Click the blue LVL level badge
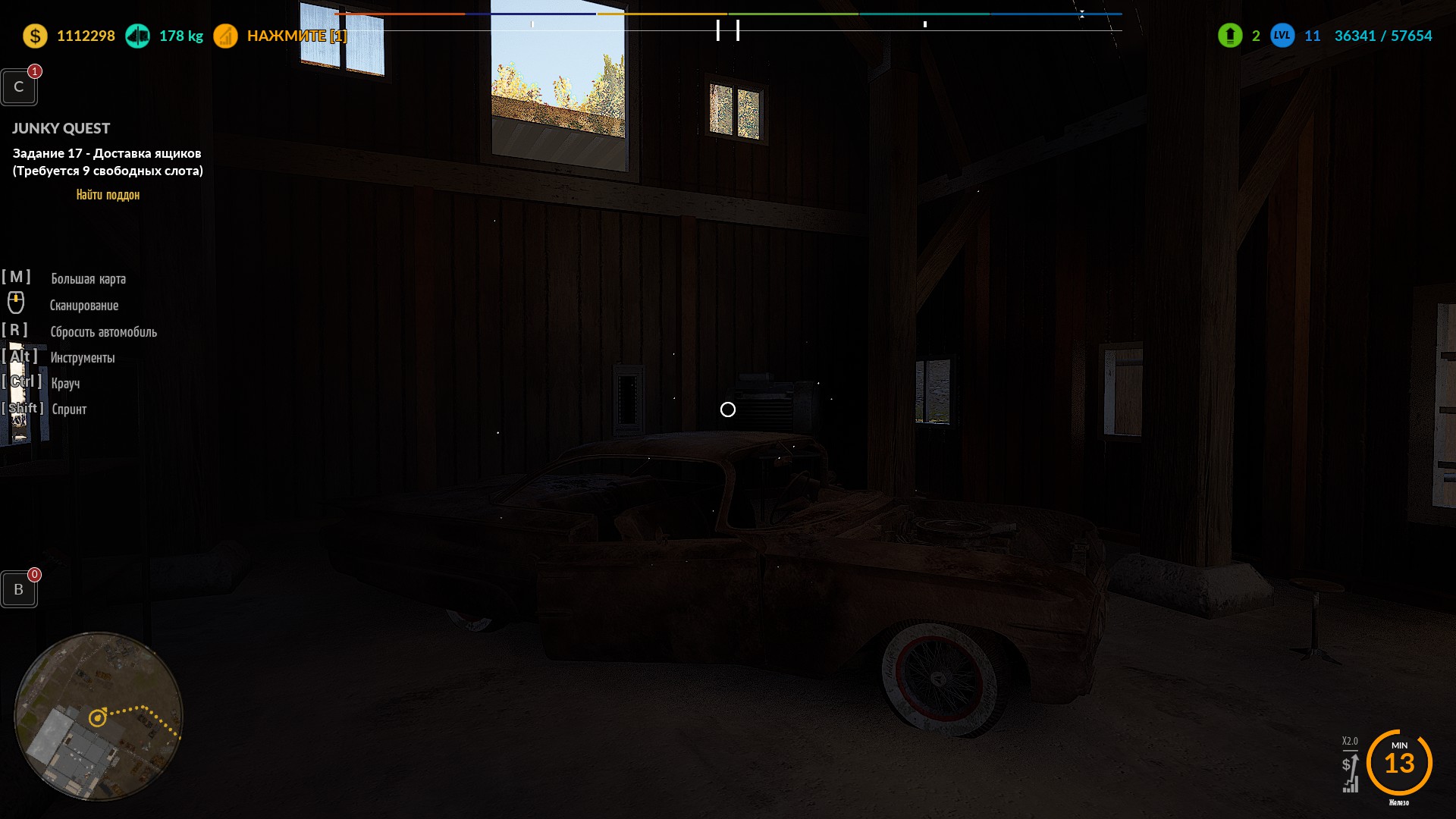1456x819 pixels. (x=1282, y=36)
